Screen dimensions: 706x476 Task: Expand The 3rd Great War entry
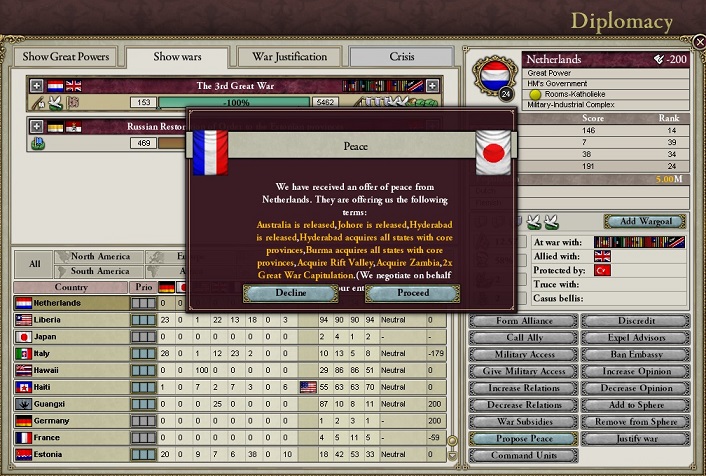(x=37, y=86)
